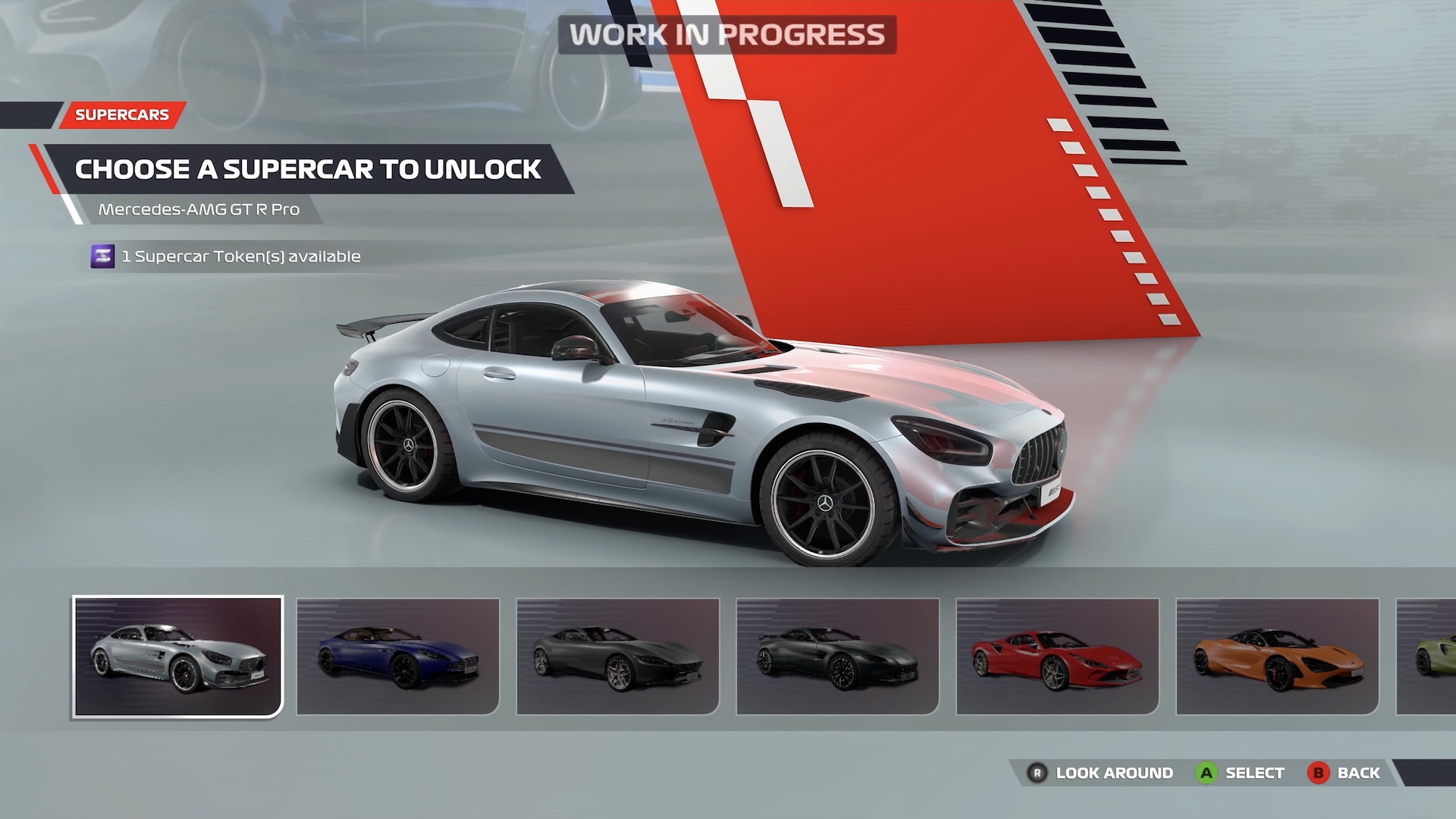Pick the grey Ferrari Roma thumbnail
Viewport: 1456px width, 819px height.
(x=618, y=657)
